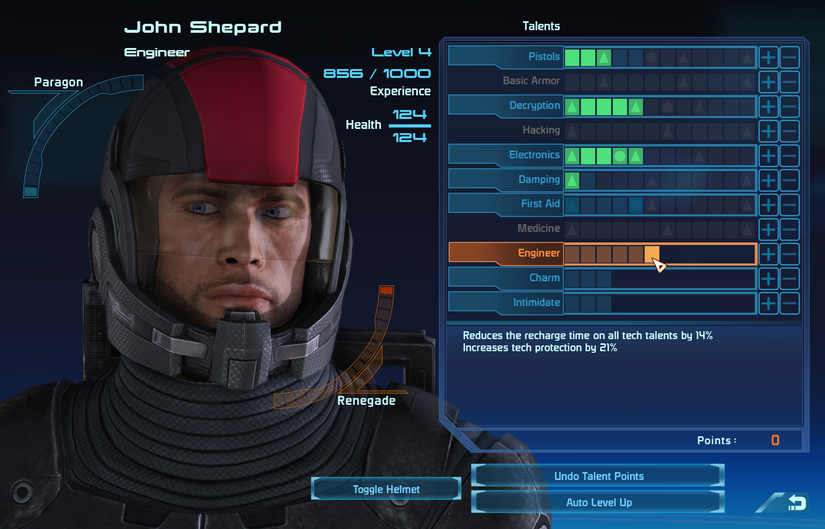Screen dimensions: 825x529
Task: Add a point to Damping
Action: click(768, 180)
